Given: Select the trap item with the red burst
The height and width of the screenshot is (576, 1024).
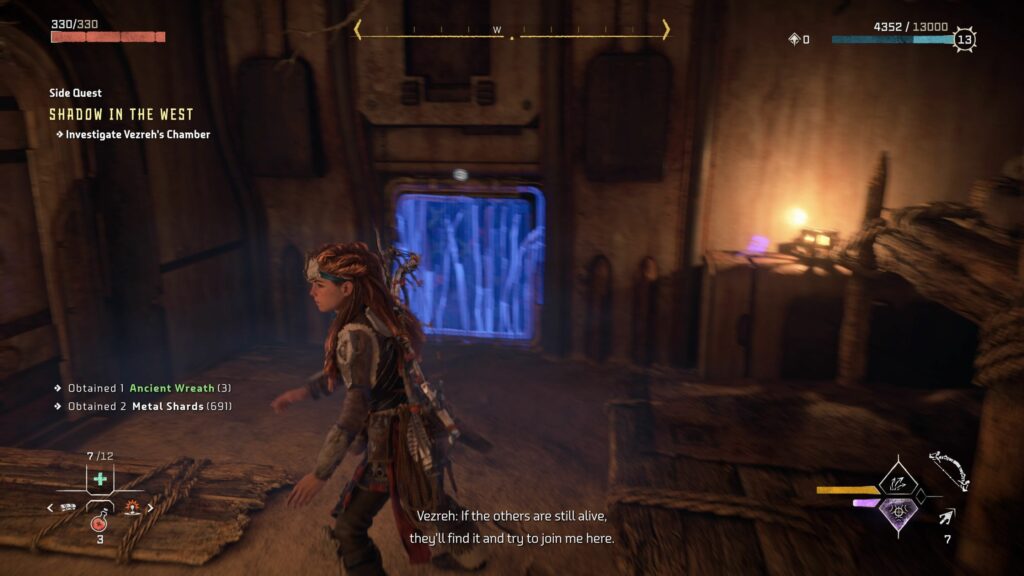Looking at the screenshot, I should click(130, 509).
